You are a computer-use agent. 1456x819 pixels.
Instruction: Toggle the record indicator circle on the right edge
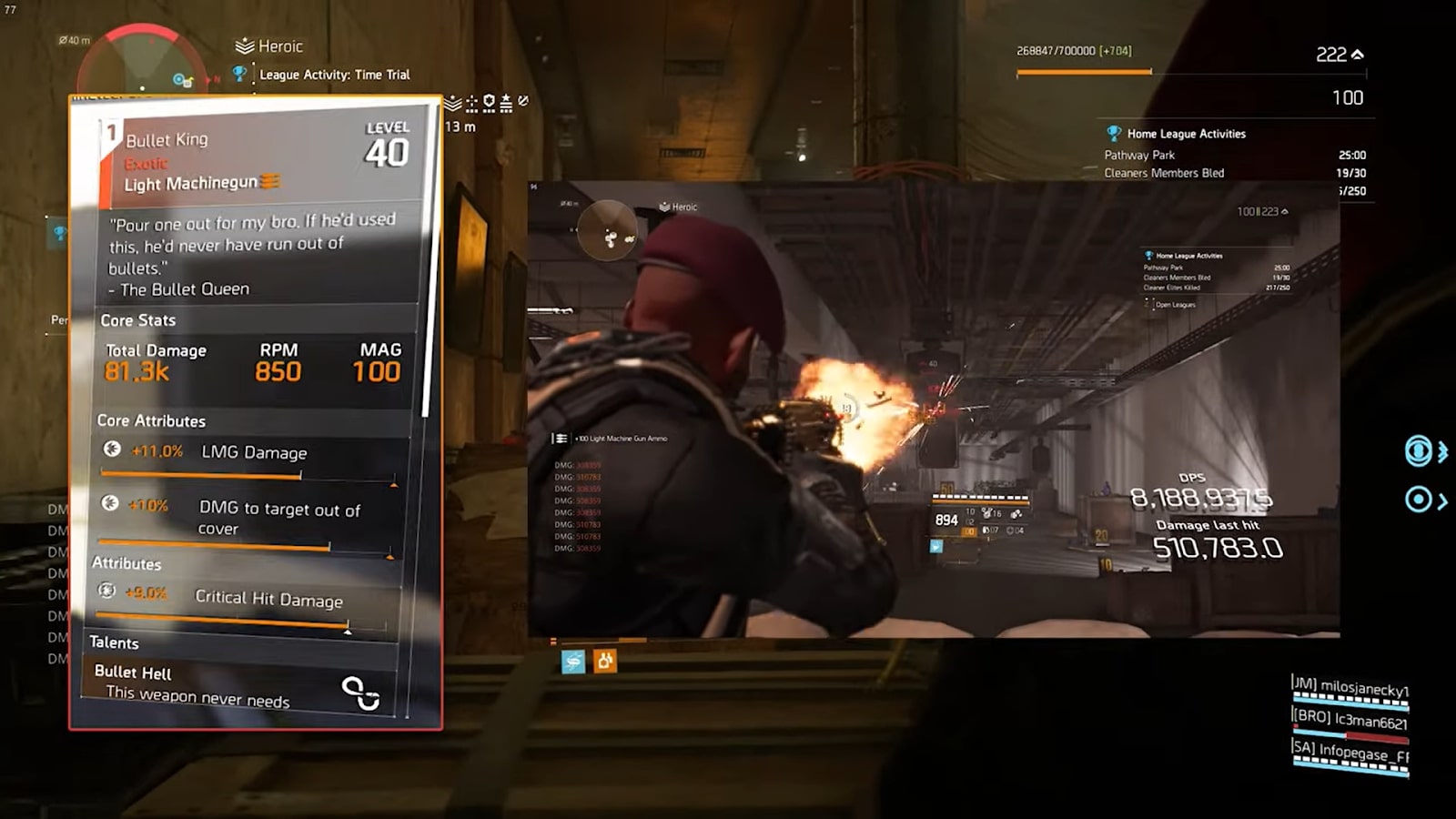point(1418,499)
